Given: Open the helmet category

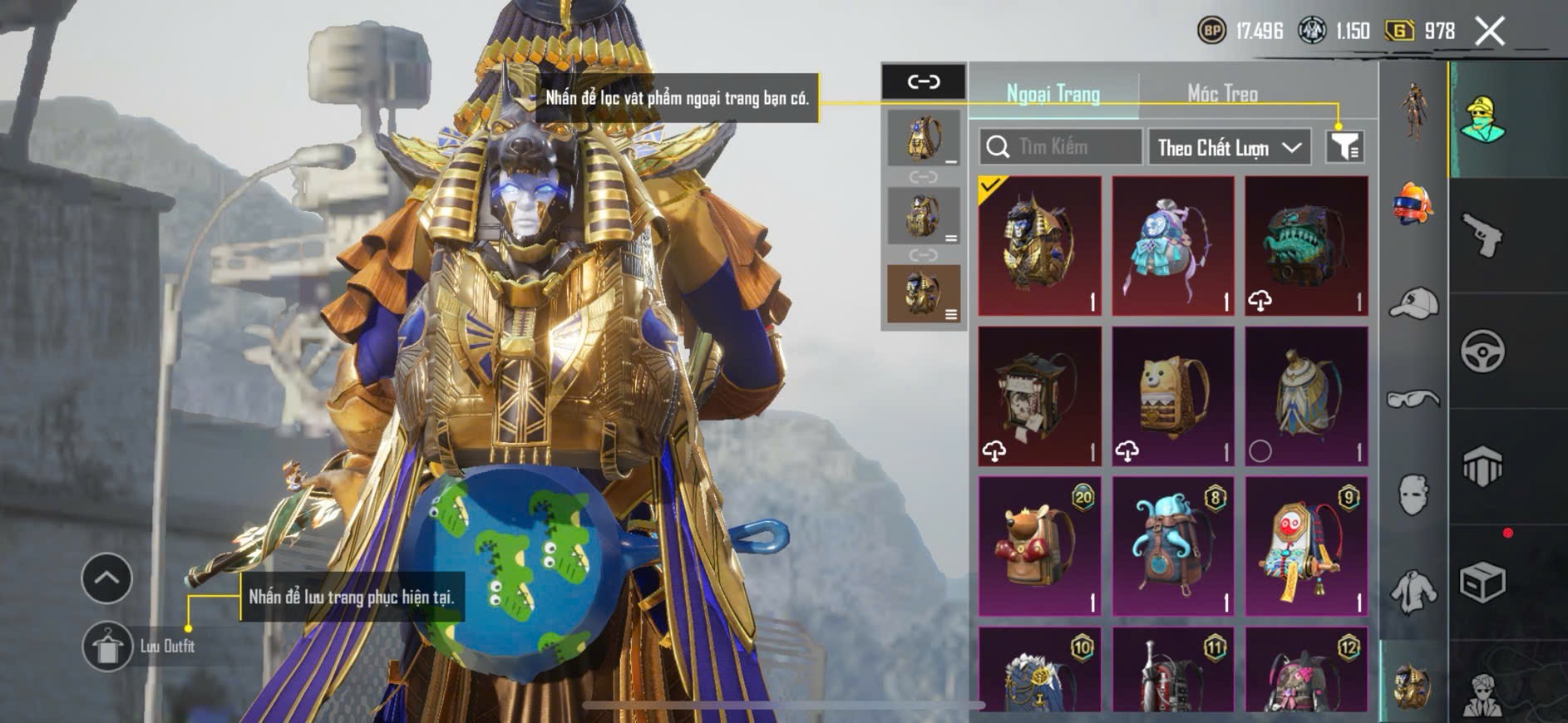Looking at the screenshot, I should point(1413,204).
